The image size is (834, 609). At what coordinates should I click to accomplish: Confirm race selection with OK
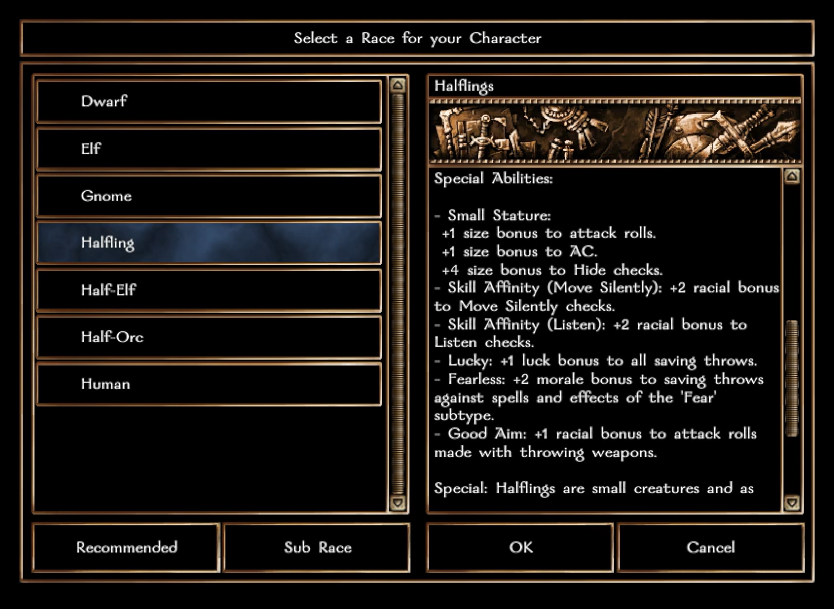[x=521, y=548]
